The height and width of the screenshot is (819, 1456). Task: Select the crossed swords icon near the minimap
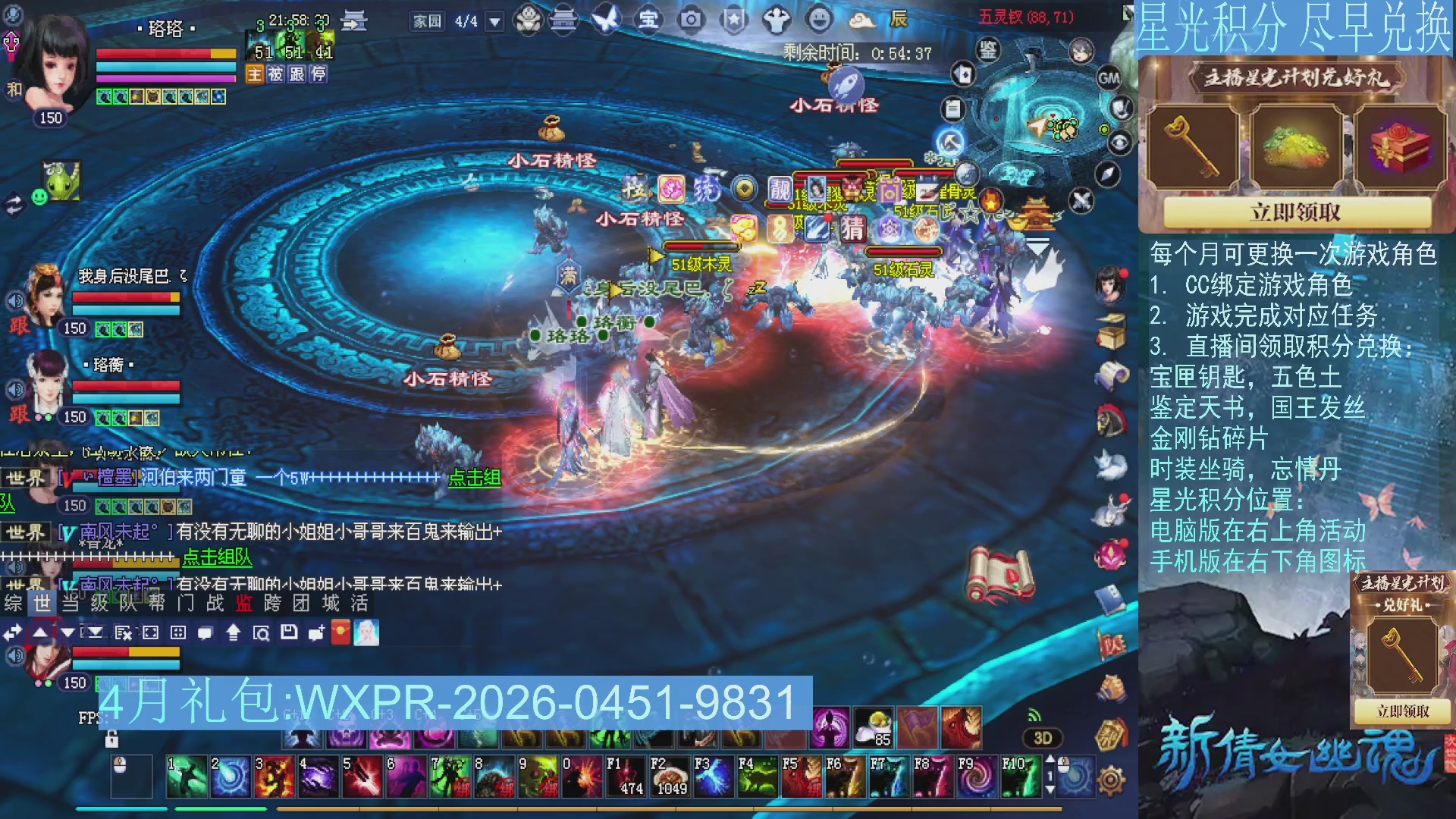1081,200
